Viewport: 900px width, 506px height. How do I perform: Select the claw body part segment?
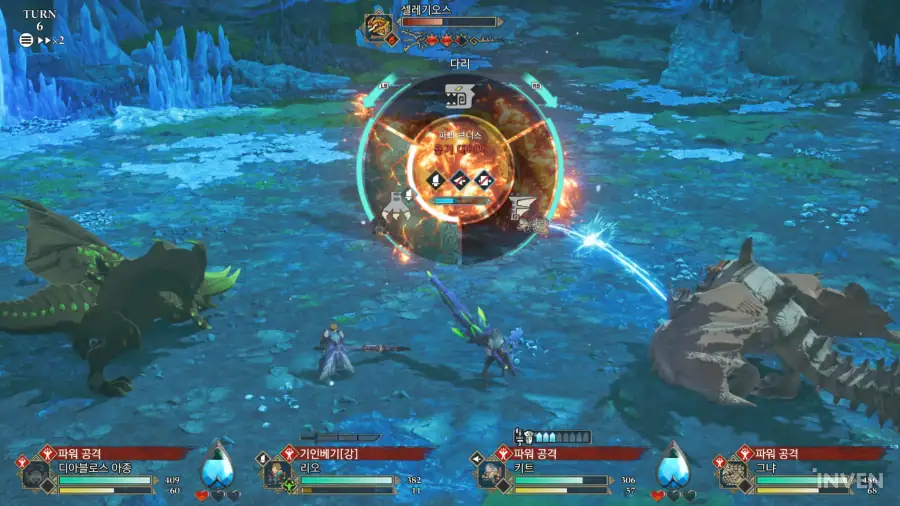(398, 204)
